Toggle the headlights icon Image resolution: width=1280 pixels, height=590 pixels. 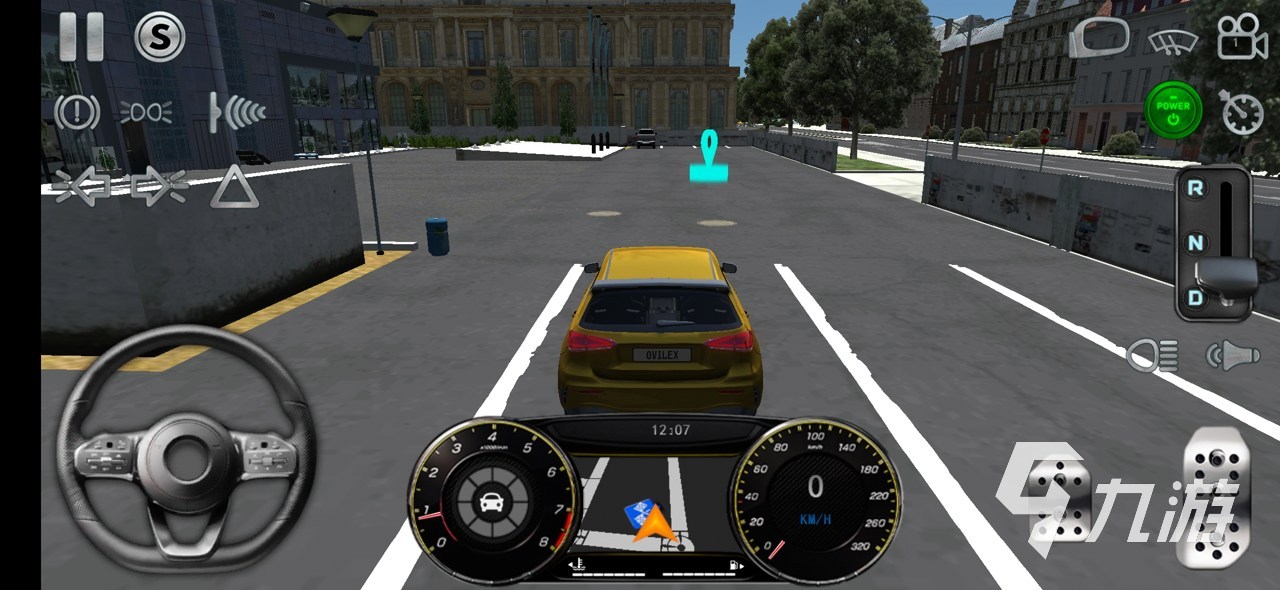click(1152, 355)
